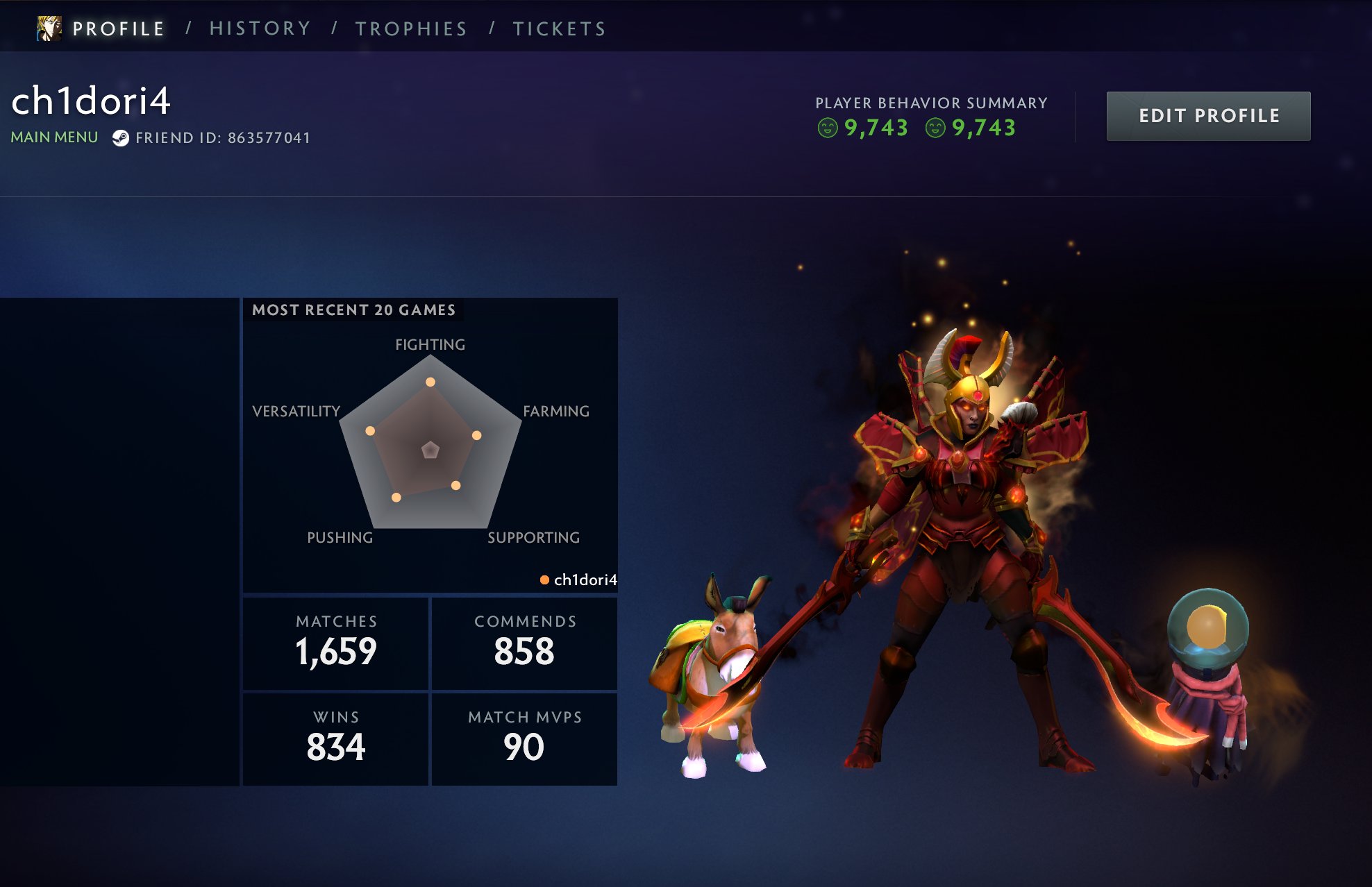The height and width of the screenshot is (887, 1372).
Task: Expand the COMMENDS stats panel
Action: tap(524, 642)
